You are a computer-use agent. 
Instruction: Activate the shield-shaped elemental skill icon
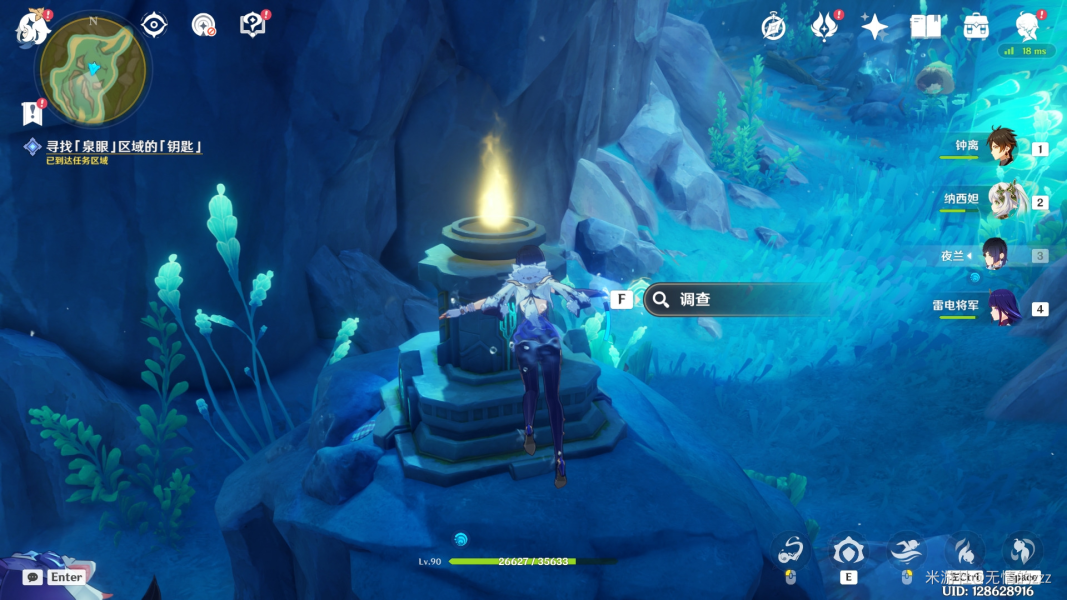pyautogui.click(x=848, y=551)
